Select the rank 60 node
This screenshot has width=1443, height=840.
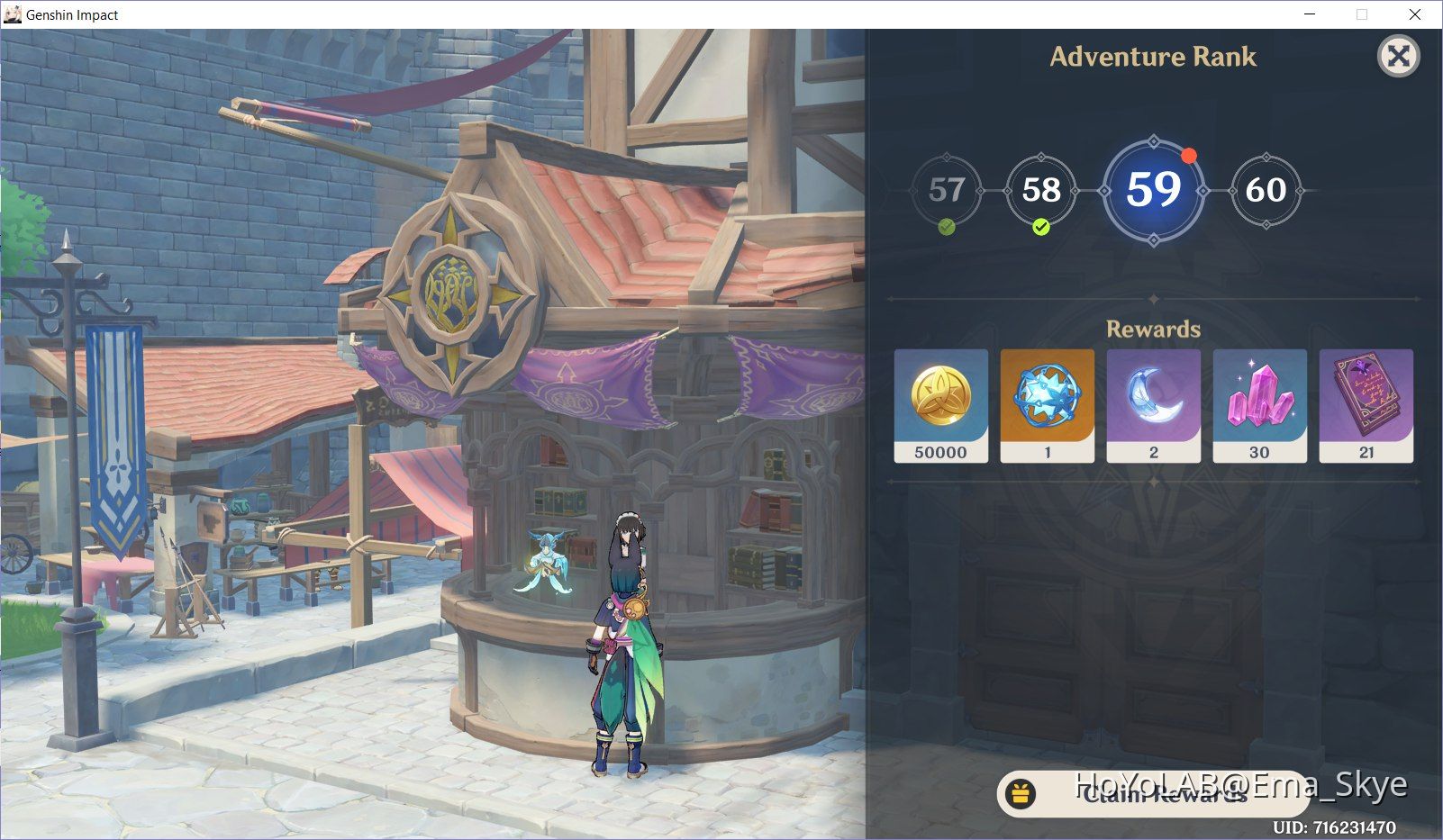[x=1266, y=191]
